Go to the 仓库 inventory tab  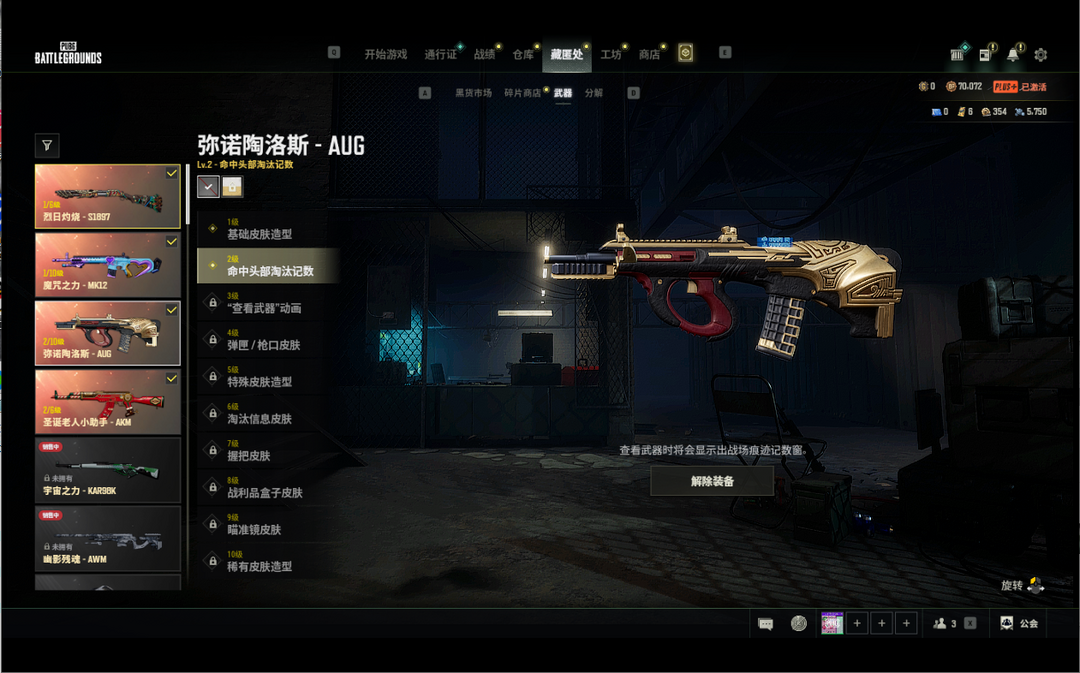point(523,54)
